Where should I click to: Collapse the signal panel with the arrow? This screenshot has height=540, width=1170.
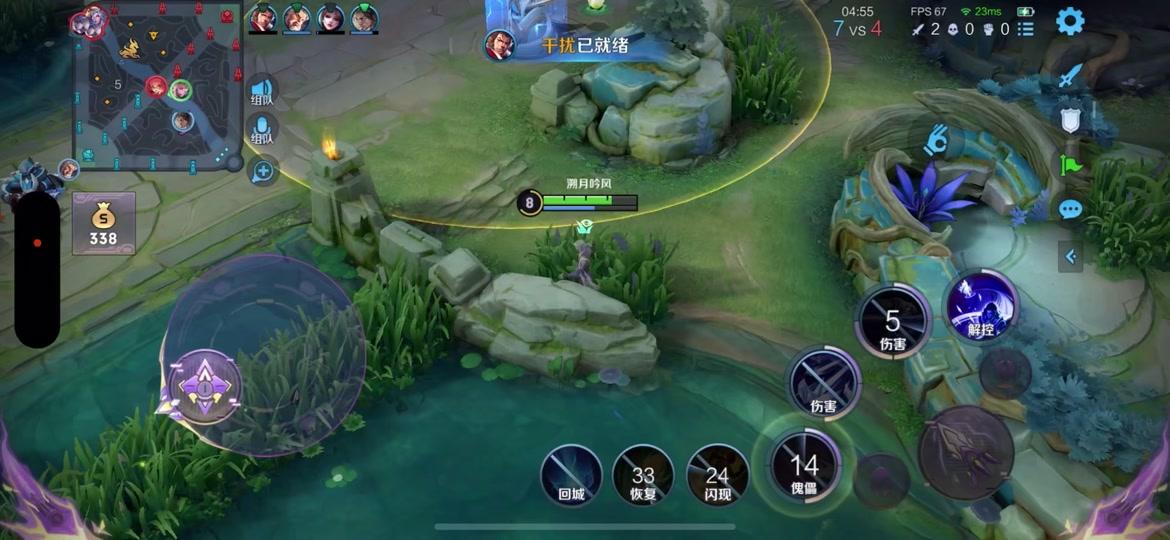tap(1071, 257)
